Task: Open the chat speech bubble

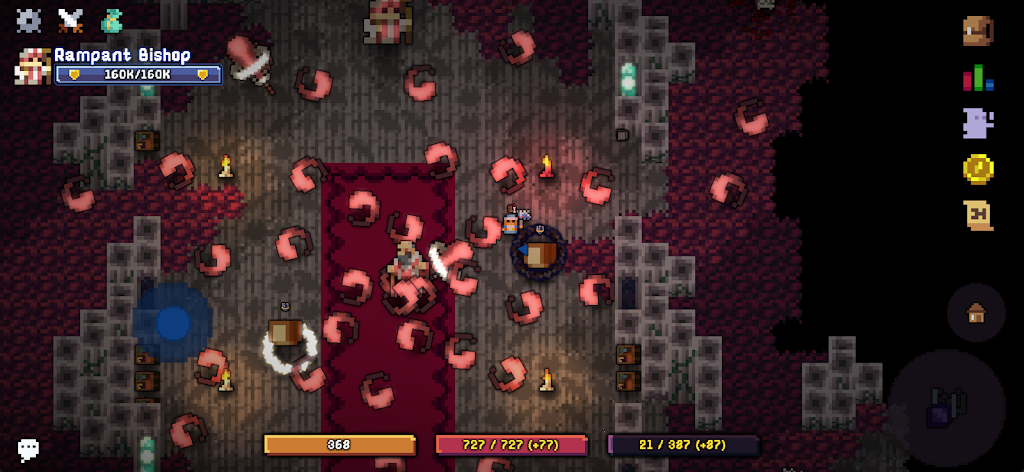Action: 29,449
